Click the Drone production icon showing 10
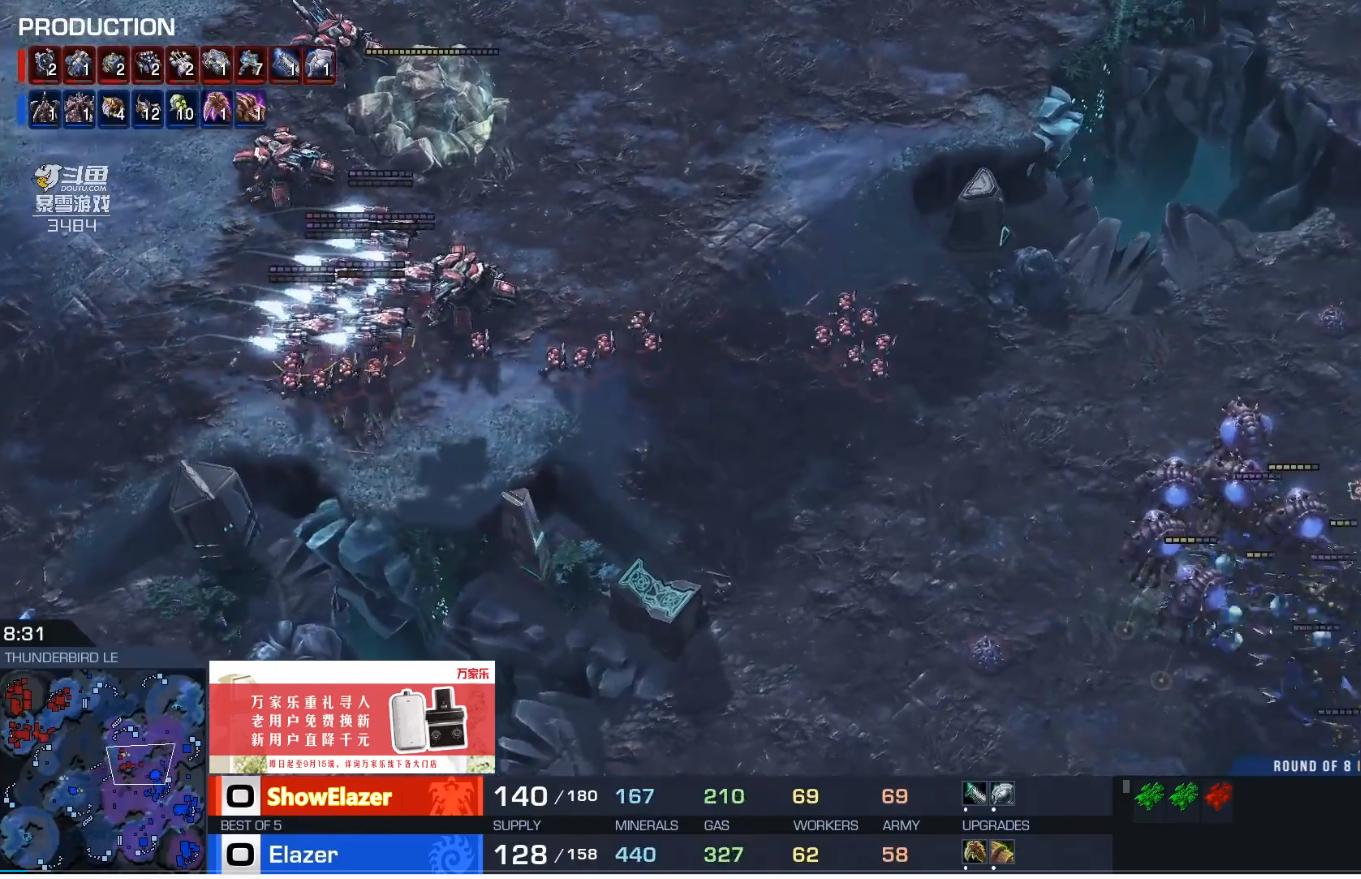 coord(183,107)
